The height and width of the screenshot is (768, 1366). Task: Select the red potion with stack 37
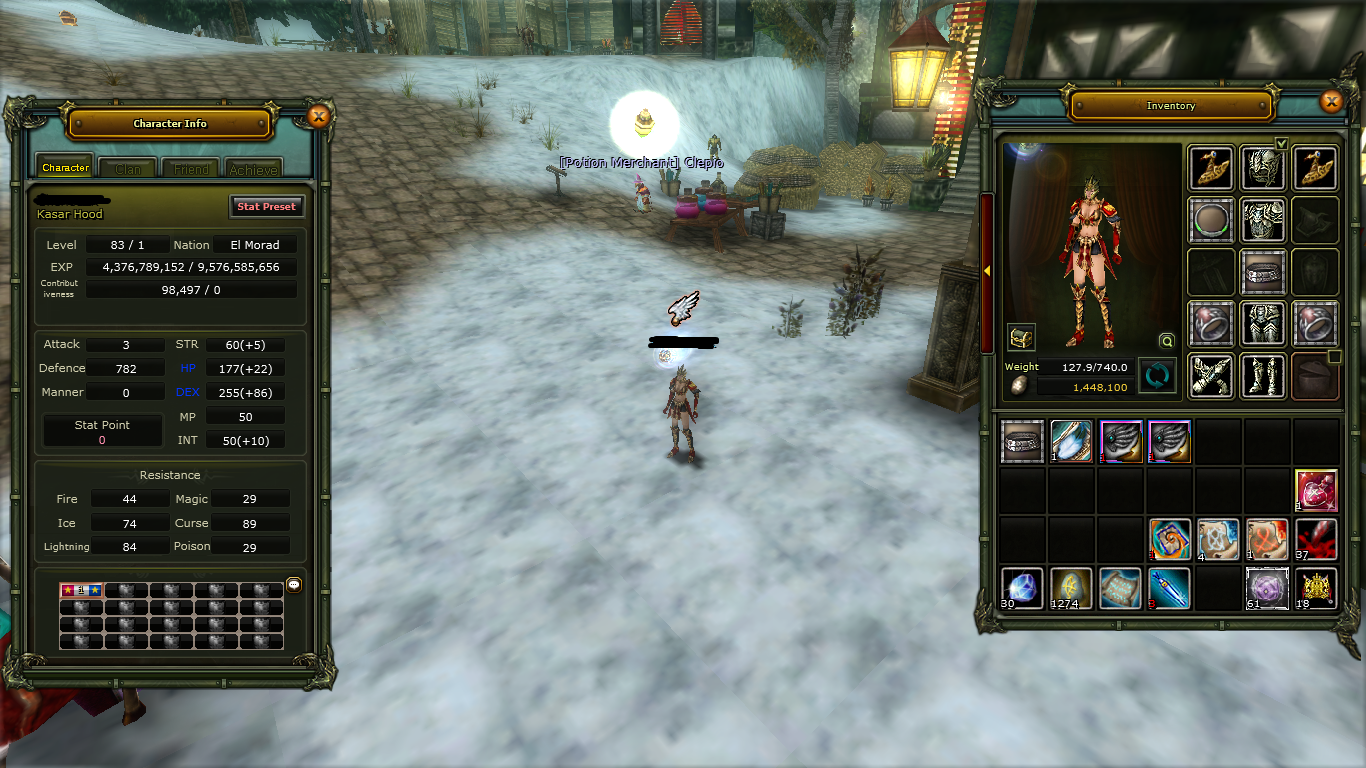coord(1316,539)
